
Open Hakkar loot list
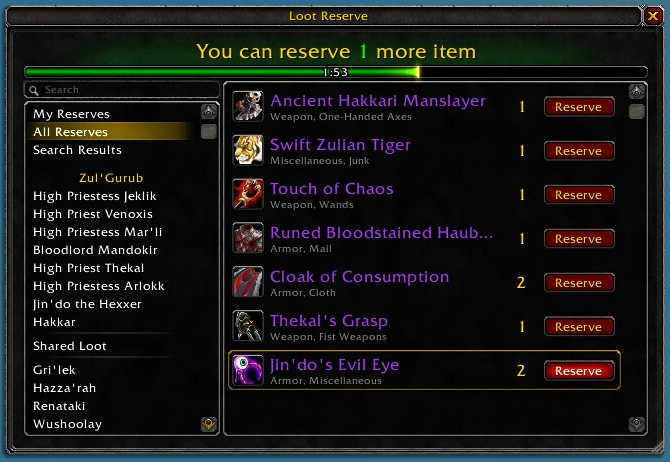[x=54, y=322]
